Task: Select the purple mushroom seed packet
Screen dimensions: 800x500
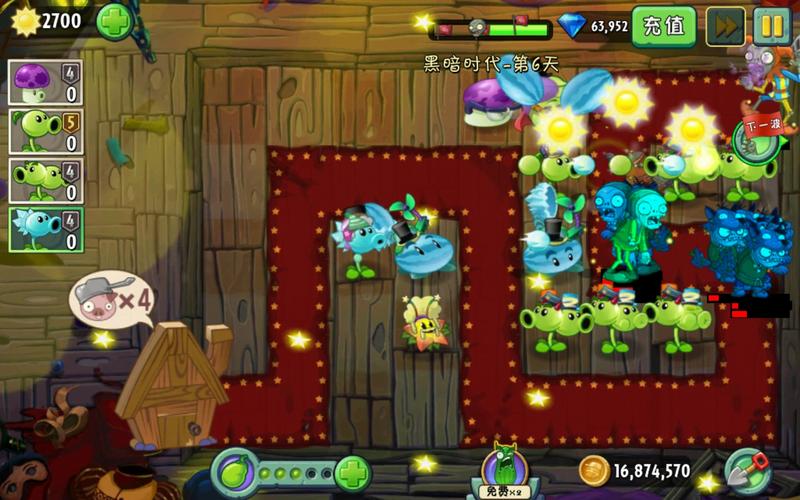Action: [46, 83]
